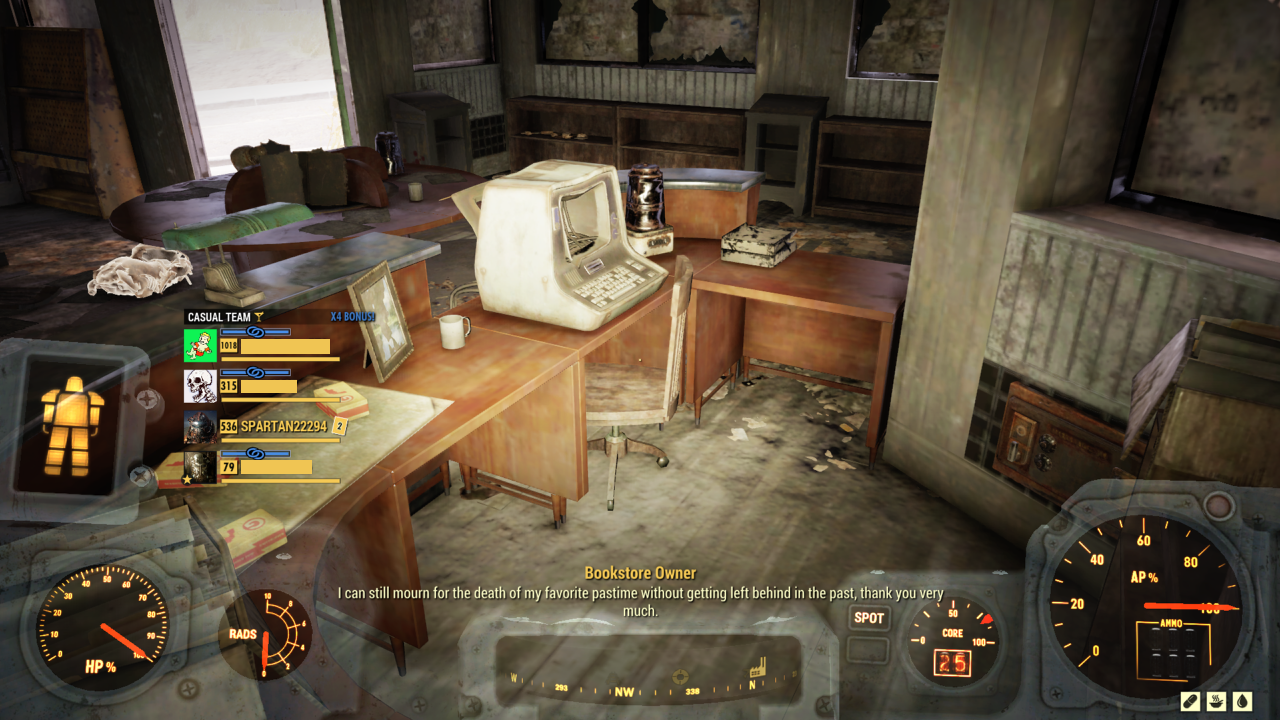
Task: Click the trophy icon beside CASUAL TEAM
Action: 261,316
